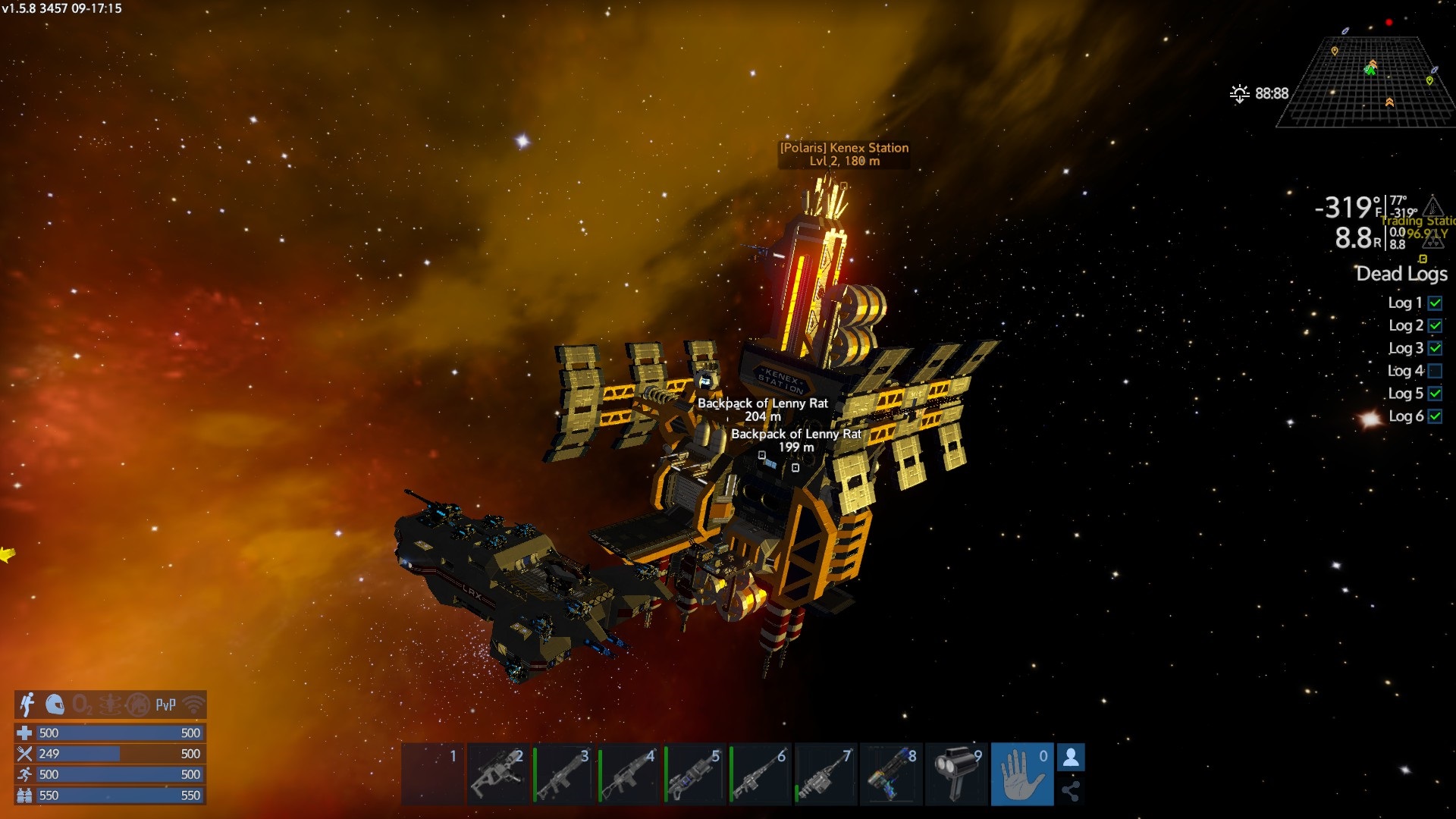The height and width of the screenshot is (819, 1456).
Task: Click the Kenex Station waypoint label
Action: coord(844,154)
